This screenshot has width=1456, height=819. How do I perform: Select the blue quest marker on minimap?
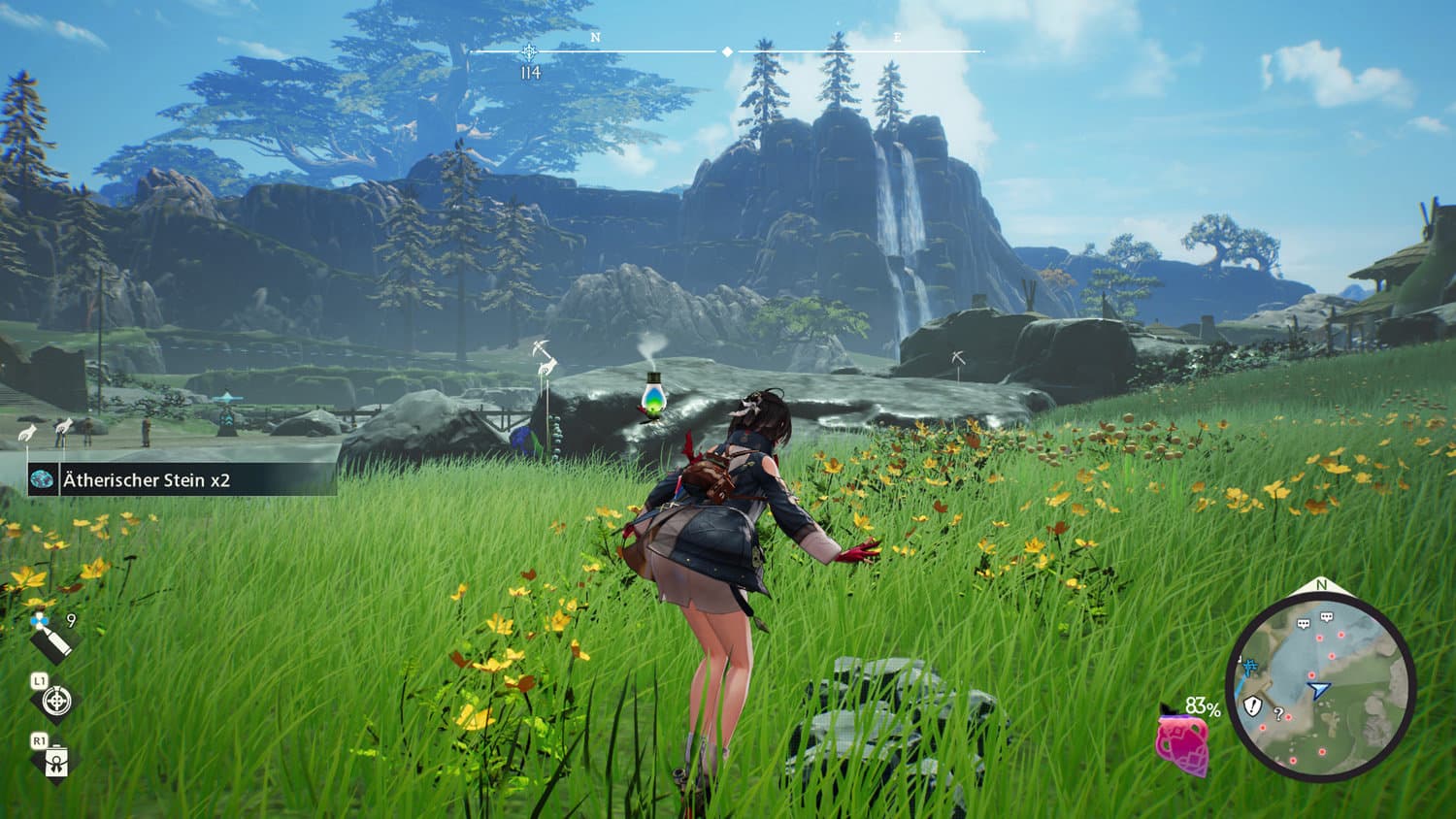tap(1249, 667)
